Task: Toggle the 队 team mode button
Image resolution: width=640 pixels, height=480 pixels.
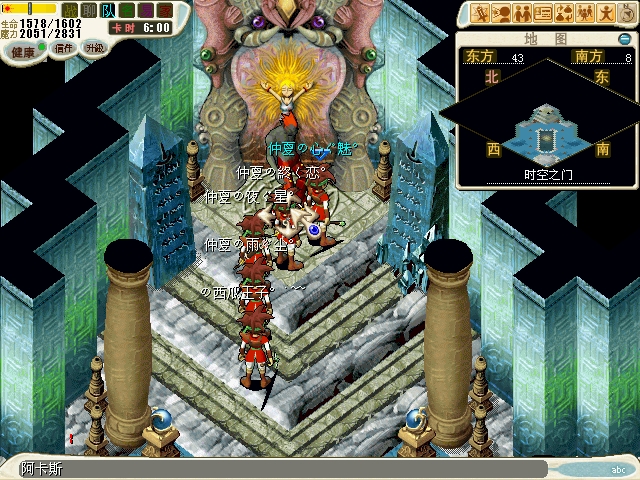Action: [106, 11]
